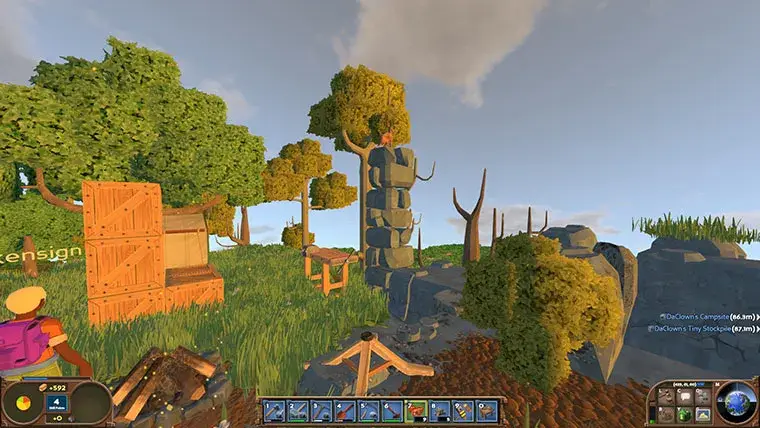Pick the workbench in hotbar slot 0
This screenshot has height=428, width=760.
pos(486,410)
